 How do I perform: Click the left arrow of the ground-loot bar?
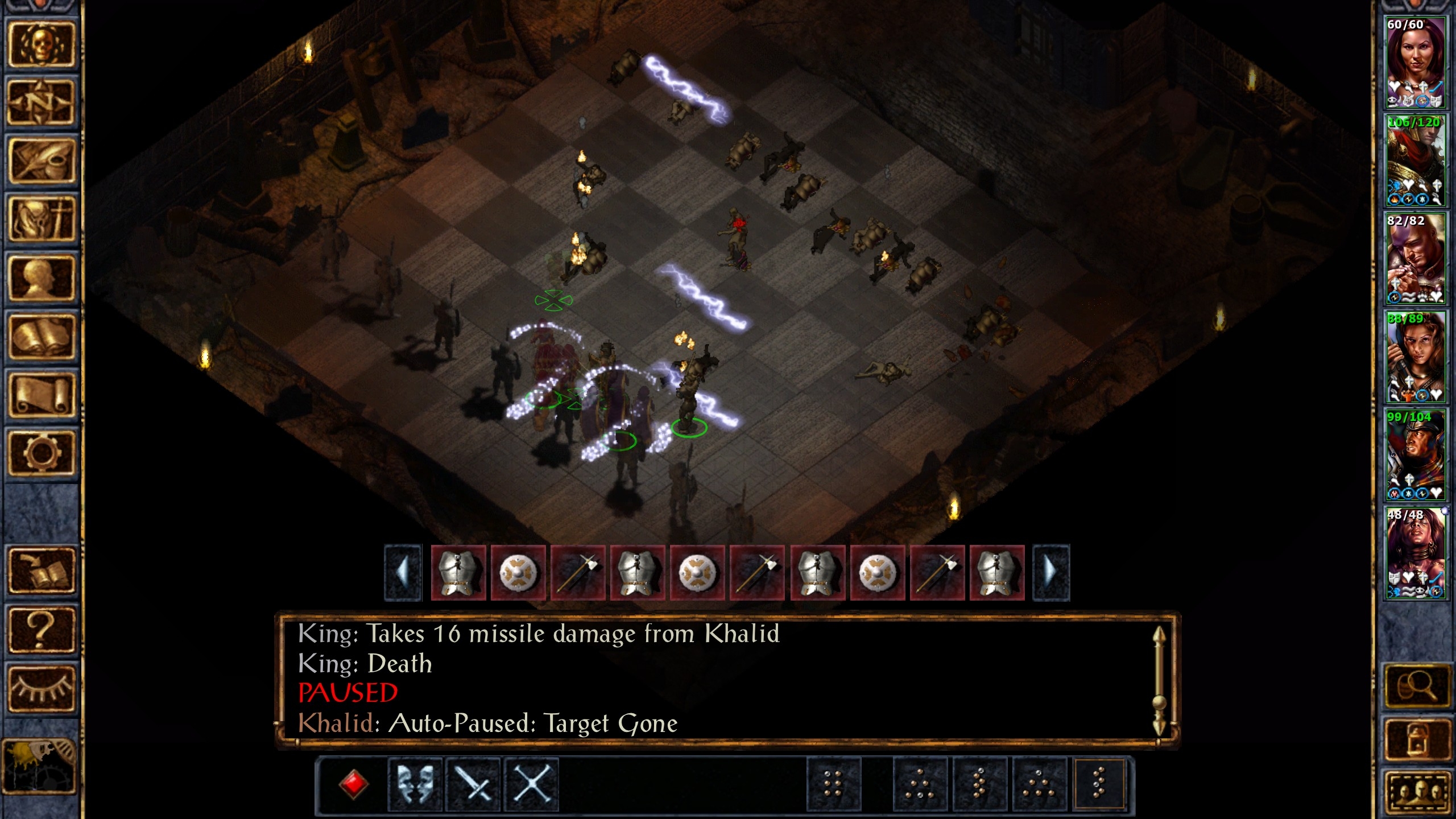pyautogui.click(x=403, y=572)
